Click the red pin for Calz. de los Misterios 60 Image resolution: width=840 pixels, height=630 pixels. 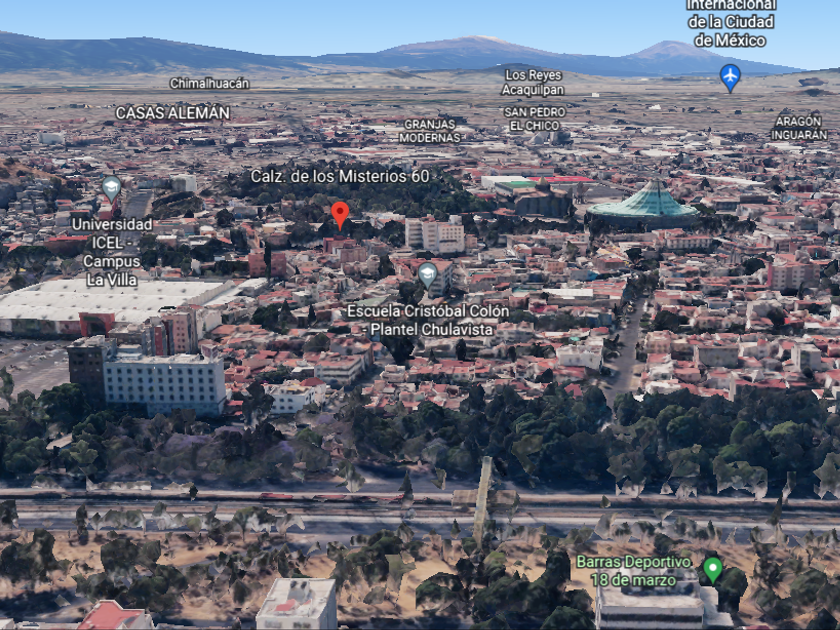tap(340, 213)
